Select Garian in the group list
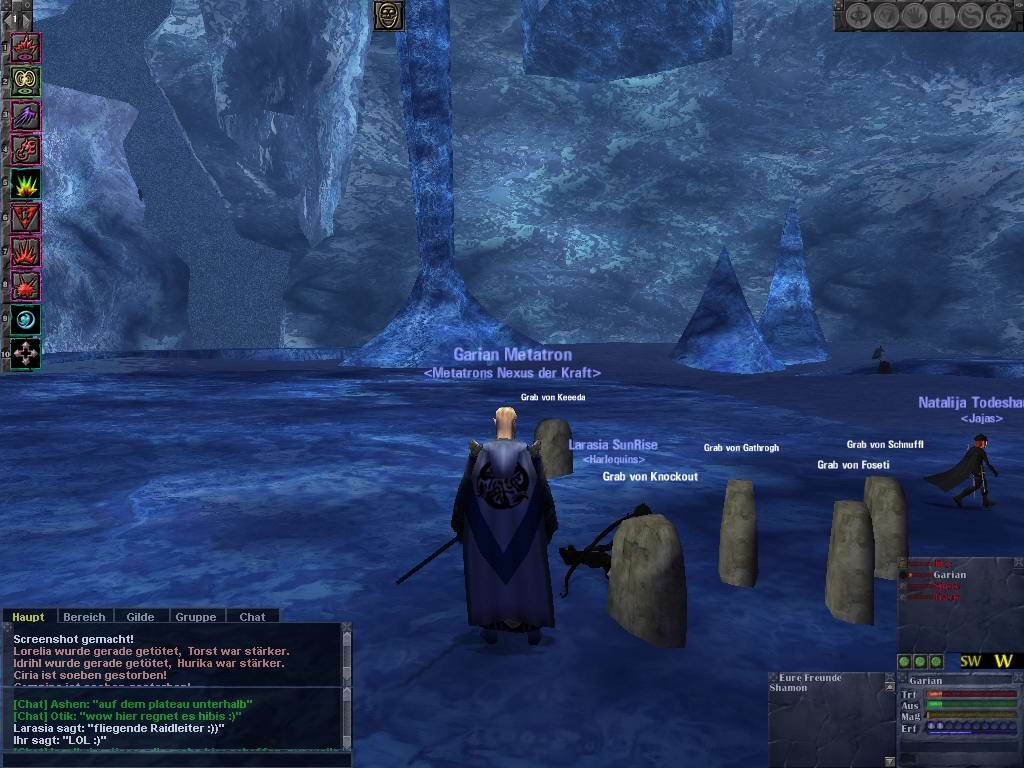This screenshot has height=768, width=1024. pos(949,575)
